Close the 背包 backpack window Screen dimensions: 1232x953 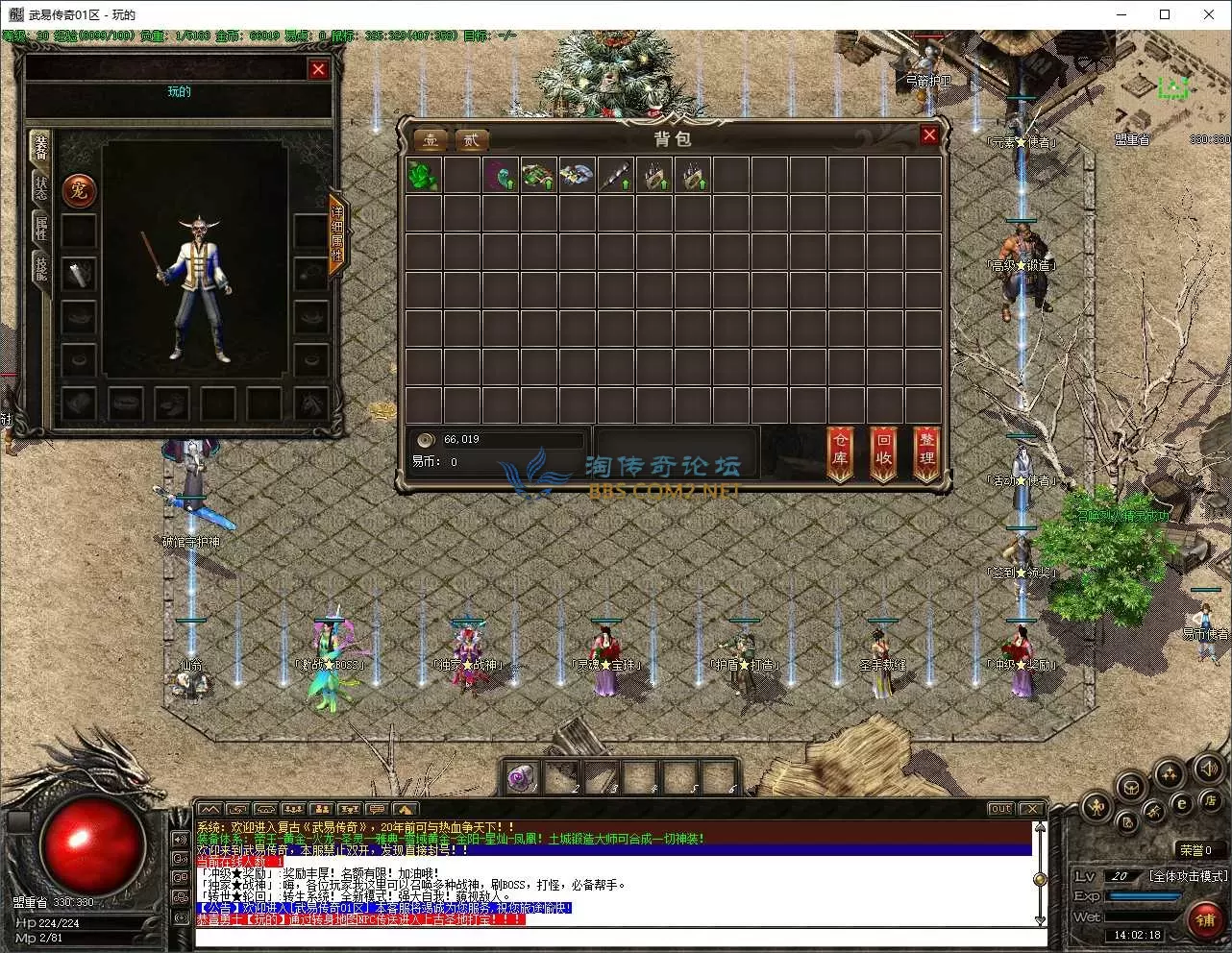point(928,135)
